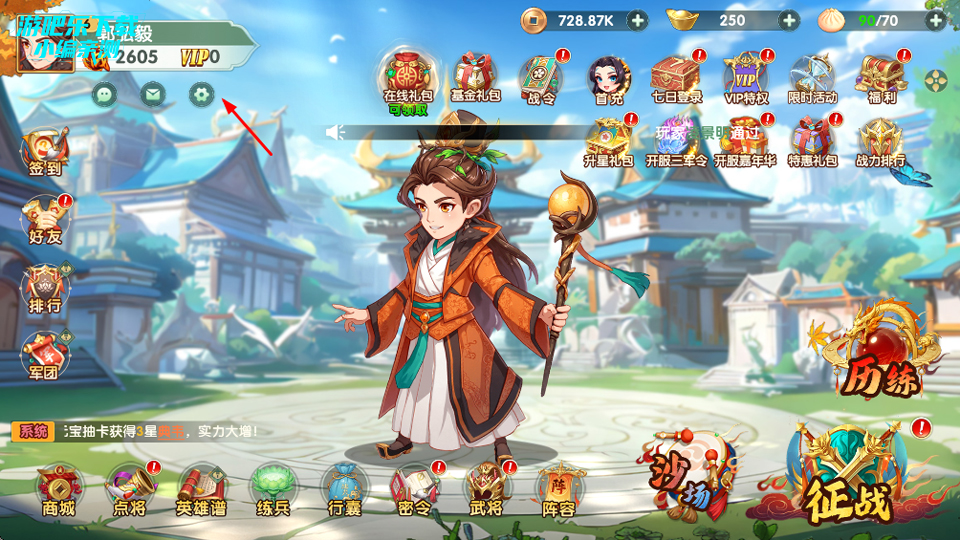Open the mail envelope icon

[153, 95]
